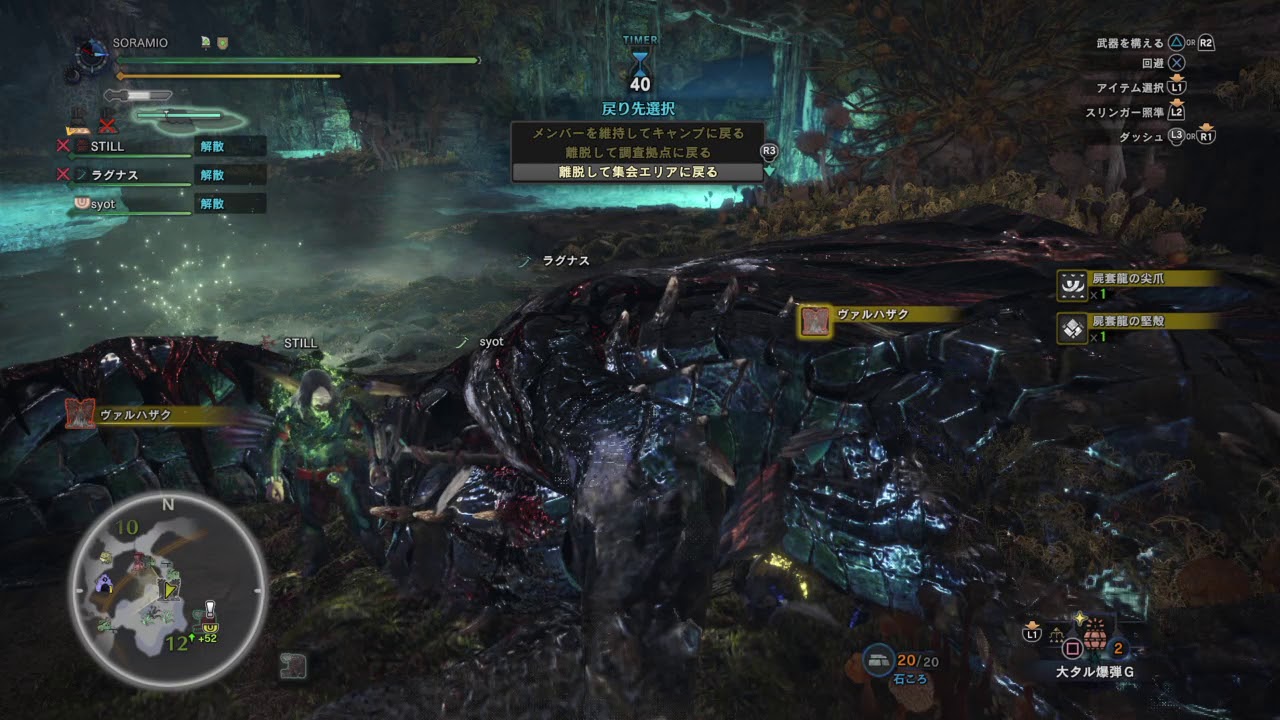Select 離脱して集会エリアに戻る option
Image resolution: width=1280 pixels, height=720 pixels.
[x=637, y=172]
